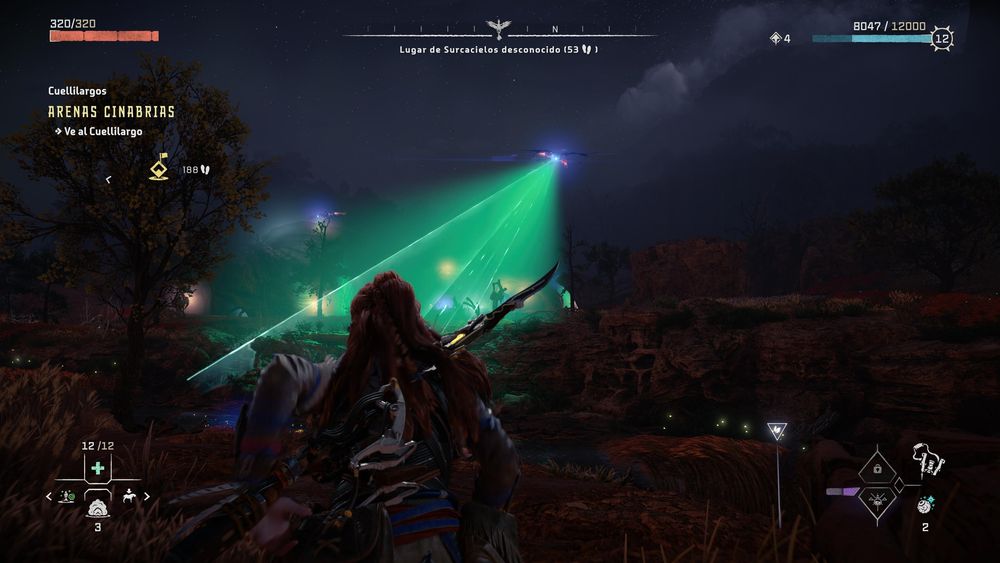The image size is (1000, 563).
Task: Open the level 12 badge
Action: (x=941, y=39)
